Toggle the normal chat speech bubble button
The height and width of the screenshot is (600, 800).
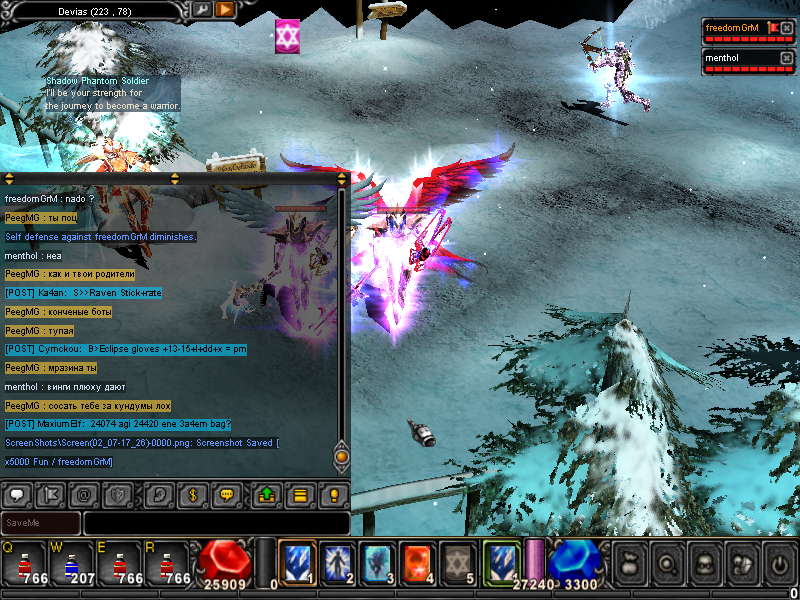coord(16,494)
